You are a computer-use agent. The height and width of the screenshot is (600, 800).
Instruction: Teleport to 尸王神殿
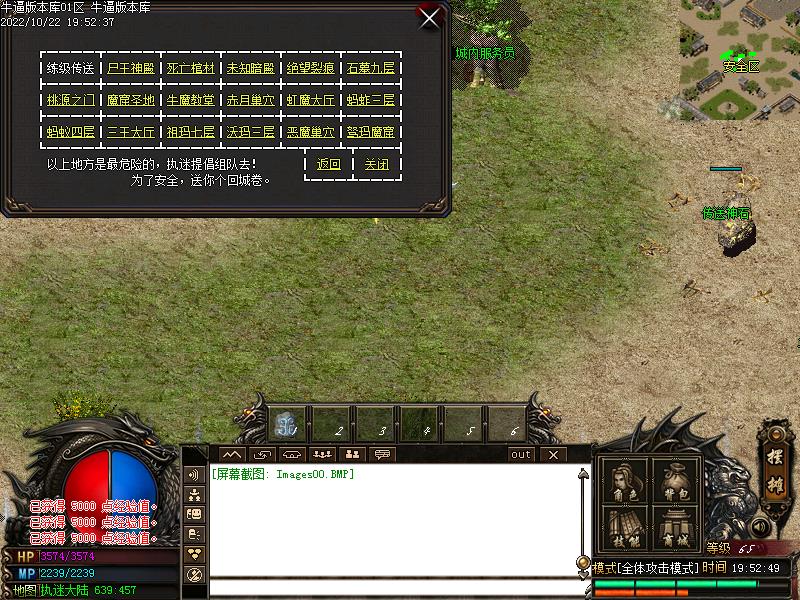pyautogui.click(x=132, y=69)
